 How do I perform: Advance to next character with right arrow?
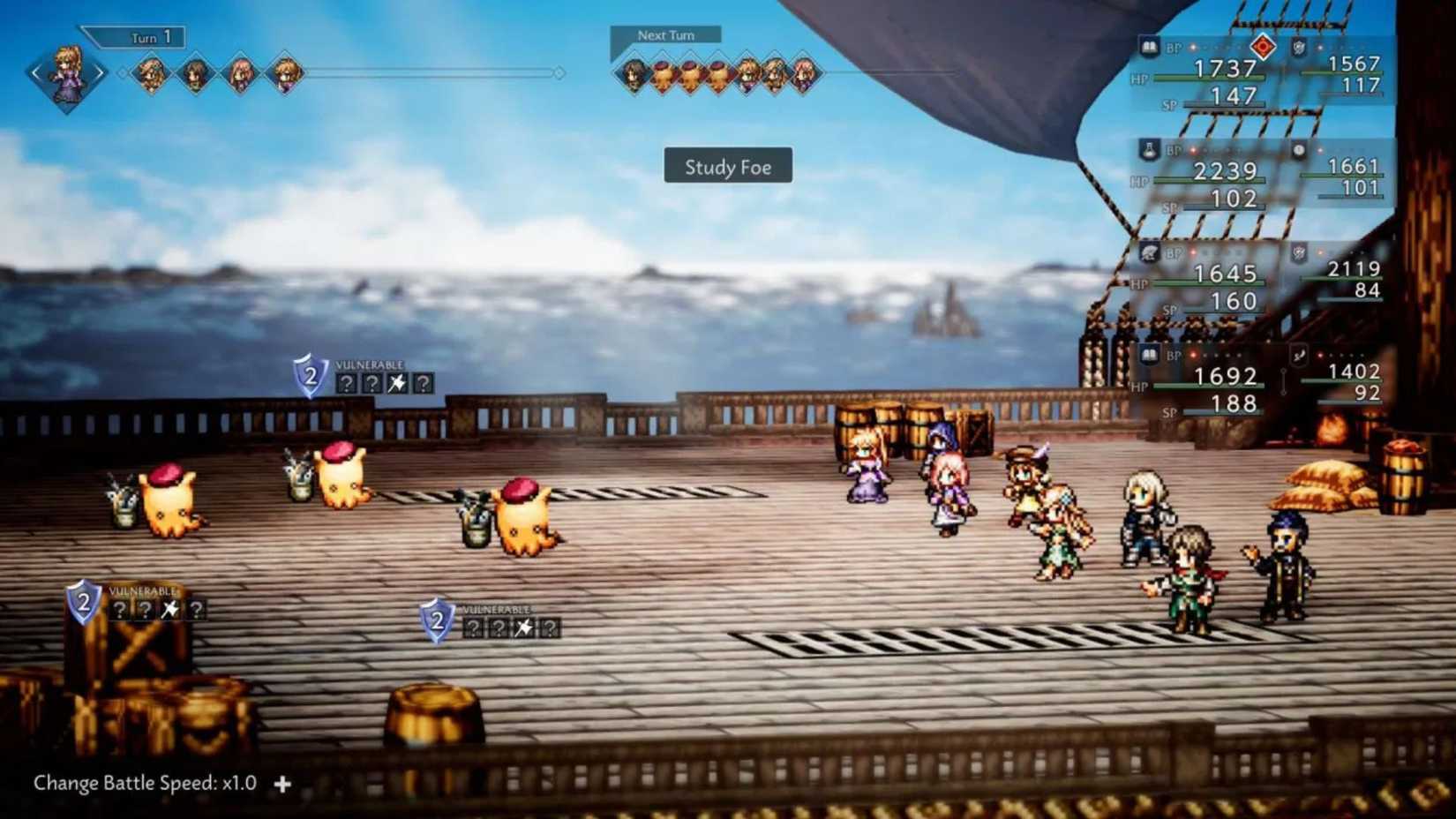click(101, 71)
